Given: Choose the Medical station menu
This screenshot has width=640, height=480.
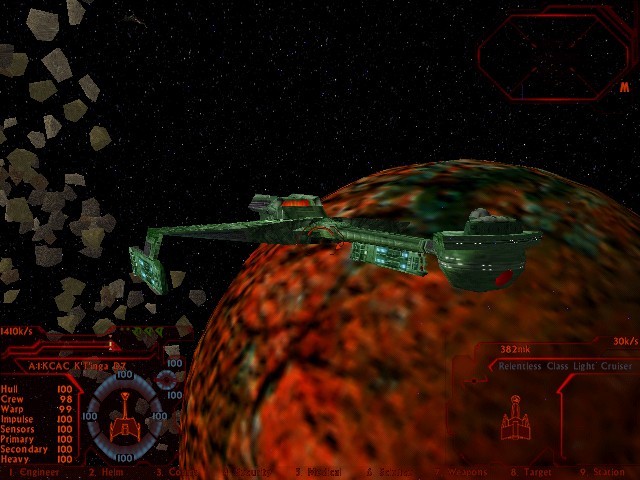Looking at the screenshot, I should pos(319,472).
